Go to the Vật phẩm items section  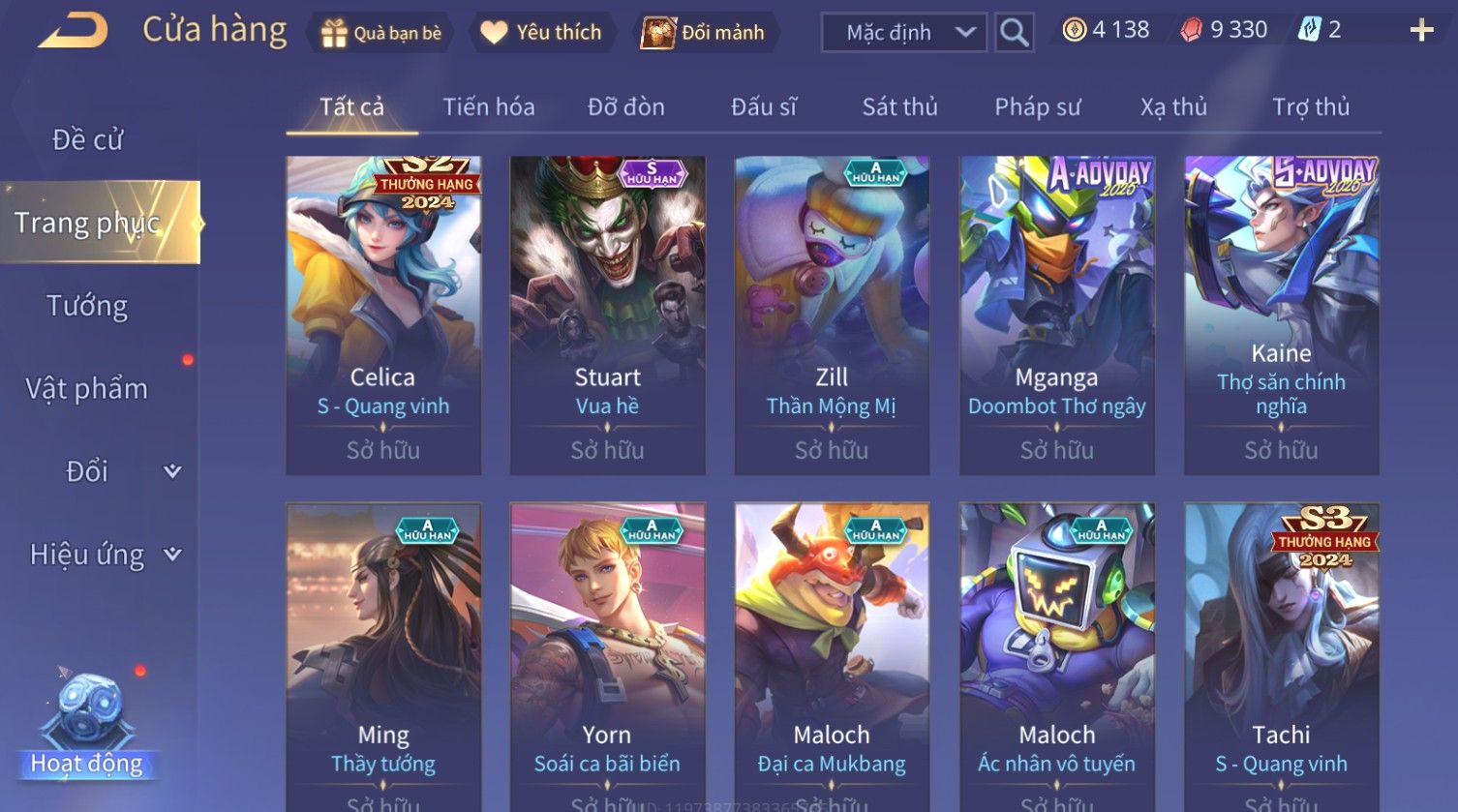pos(87,389)
